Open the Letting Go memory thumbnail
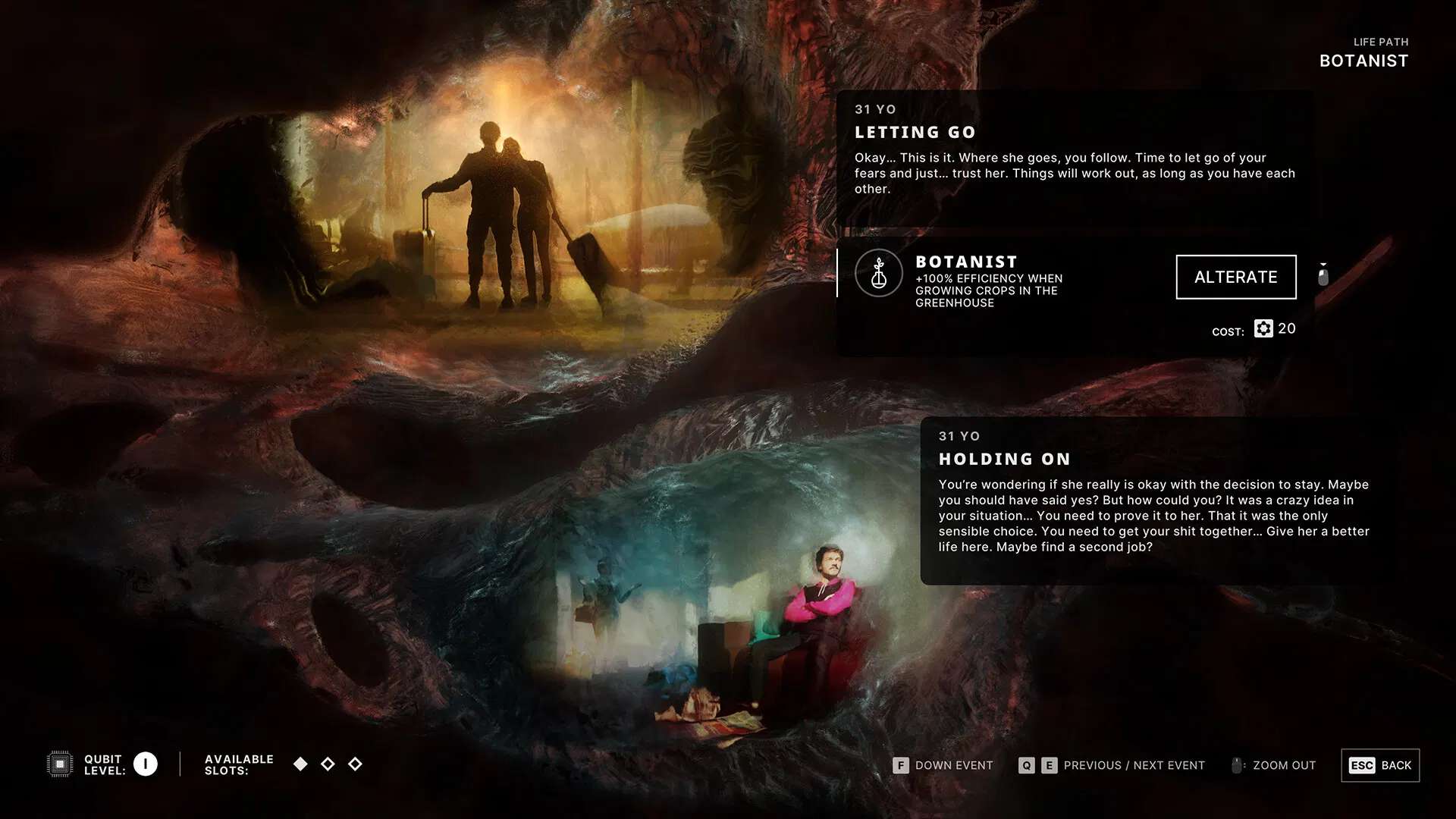The width and height of the screenshot is (1456, 819). pos(500,220)
